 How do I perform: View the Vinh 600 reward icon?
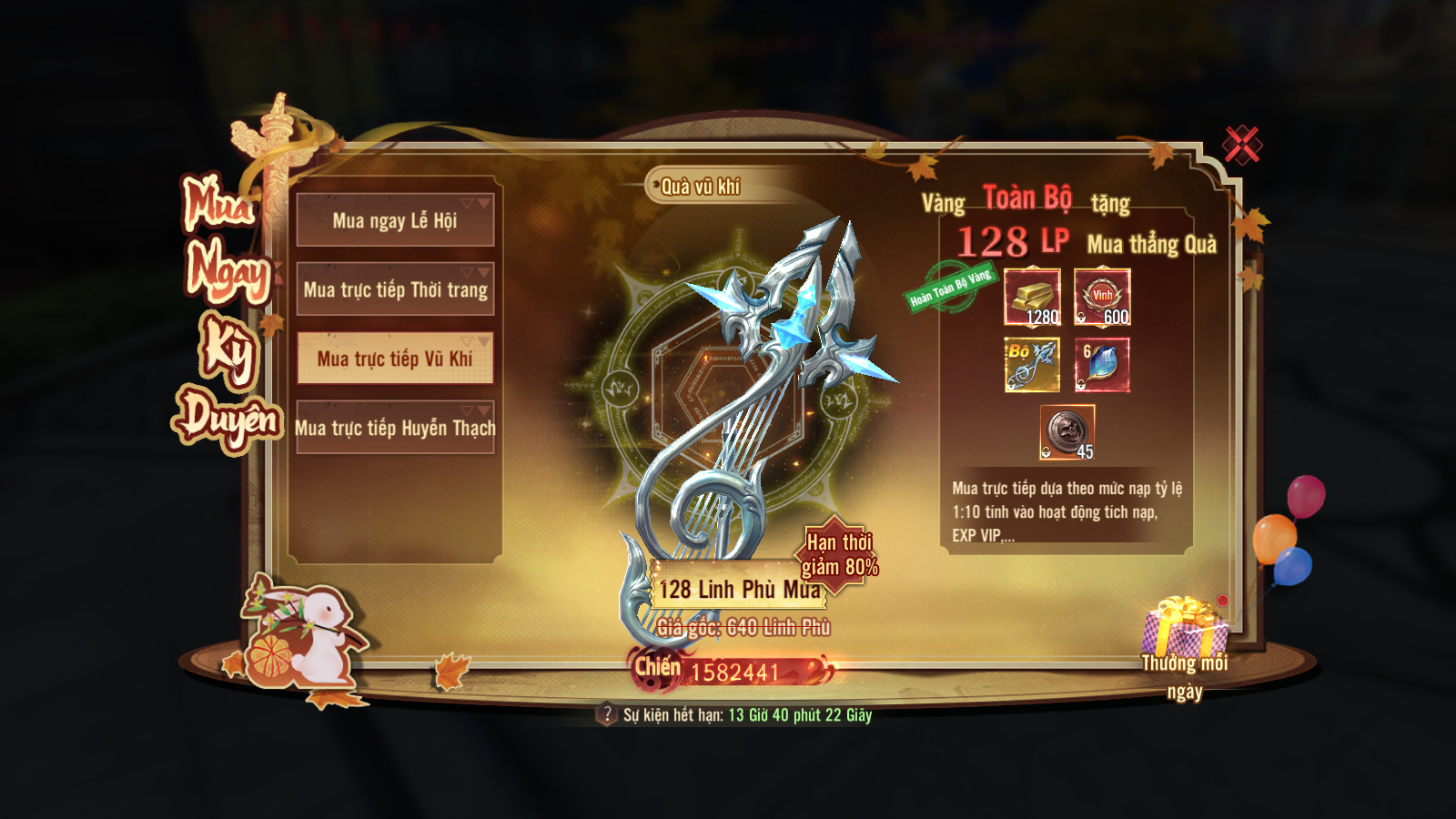(1102, 297)
